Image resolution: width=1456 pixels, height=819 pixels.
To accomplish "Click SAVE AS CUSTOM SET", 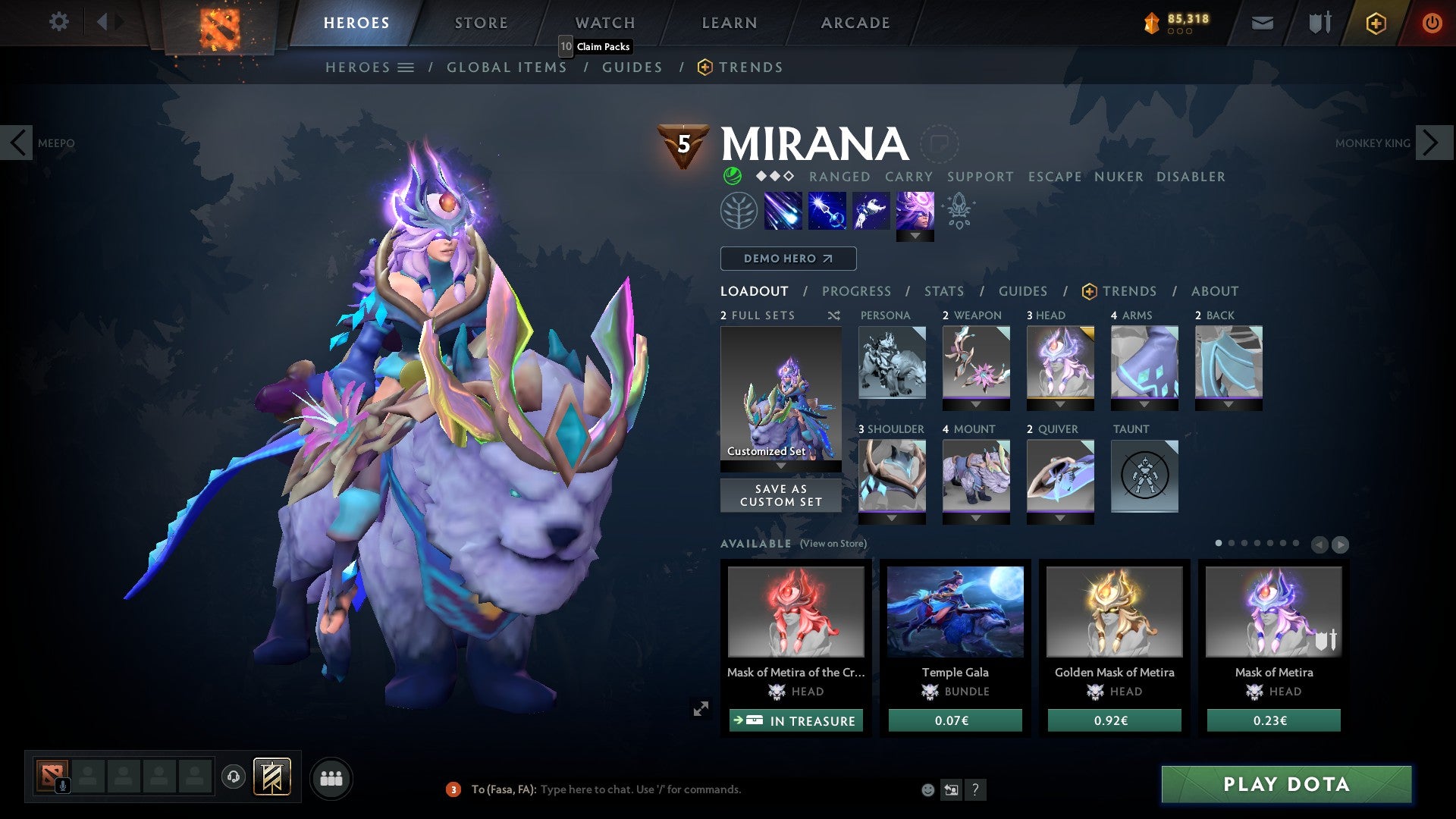I will point(780,495).
